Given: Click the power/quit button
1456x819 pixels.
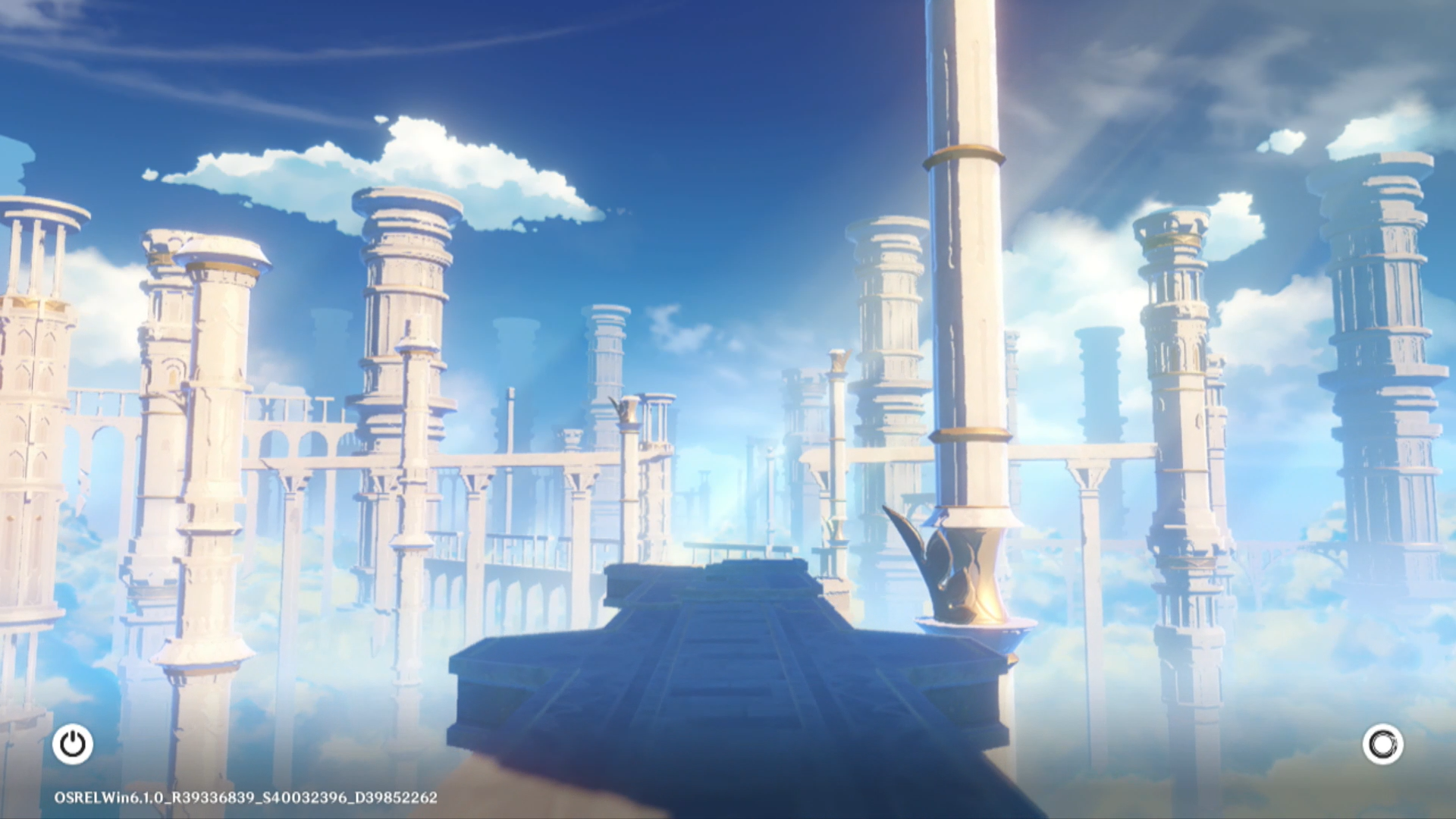Looking at the screenshot, I should (73, 744).
